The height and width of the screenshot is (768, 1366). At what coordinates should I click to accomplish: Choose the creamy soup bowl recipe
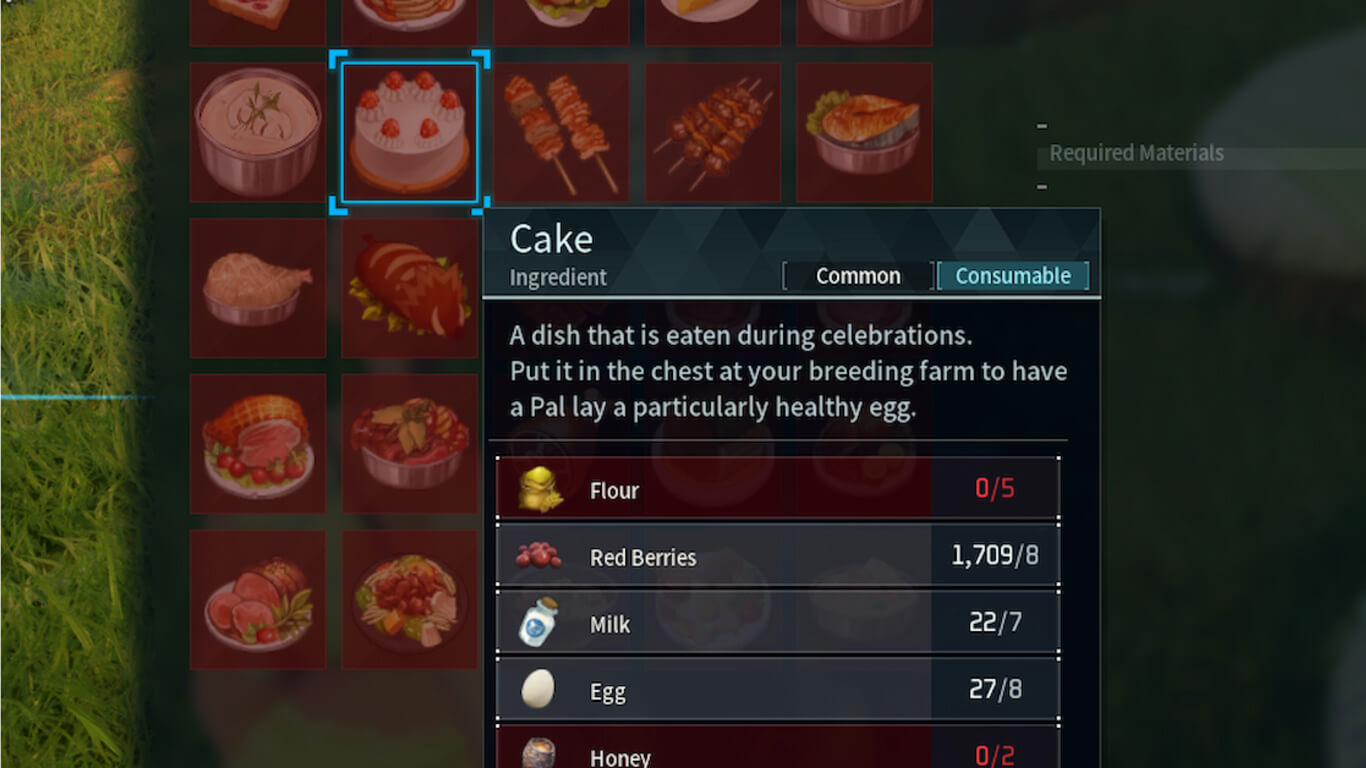pos(258,132)
